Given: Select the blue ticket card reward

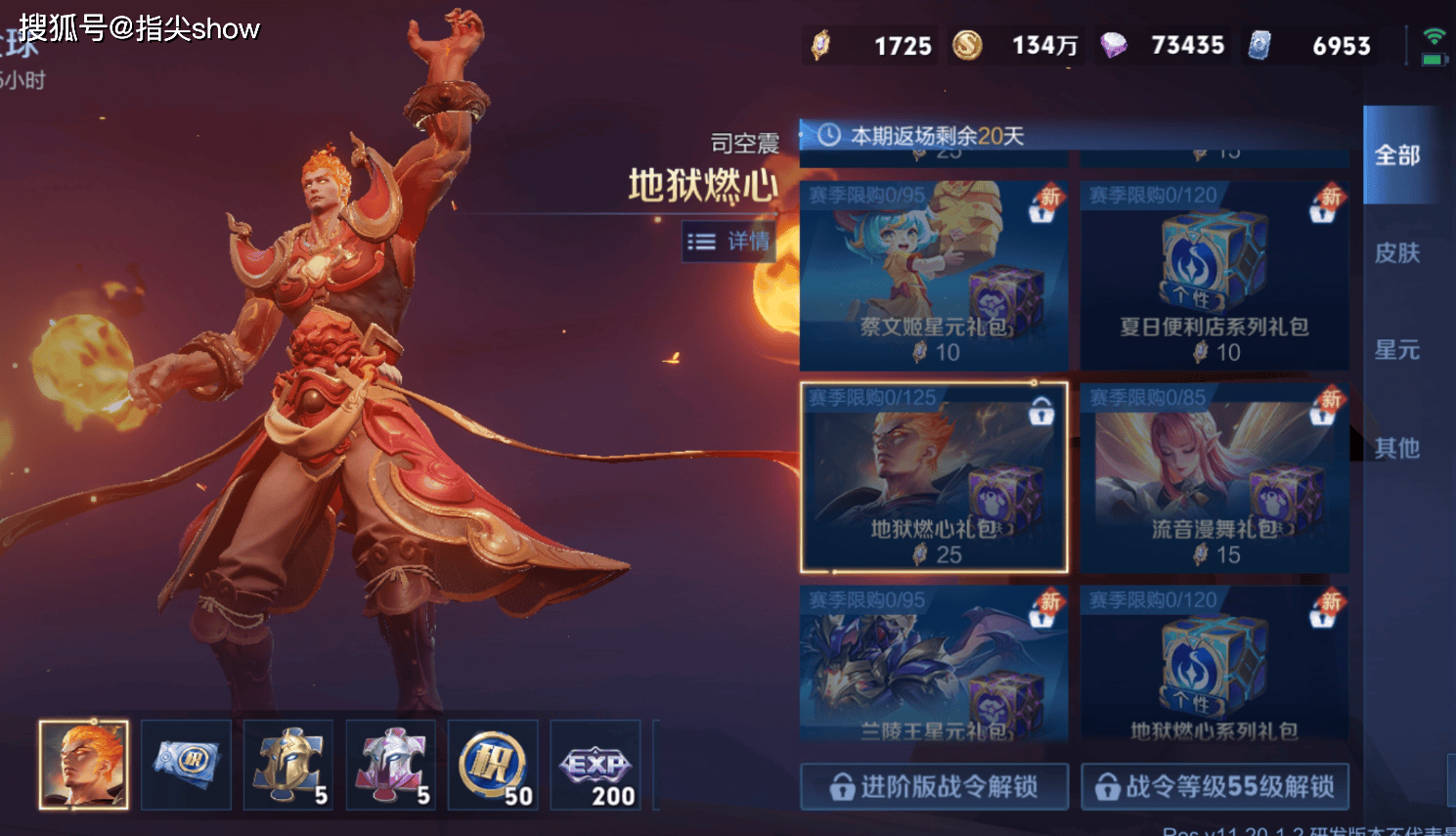Looking at the screenshot, I should tap(186, 765).
